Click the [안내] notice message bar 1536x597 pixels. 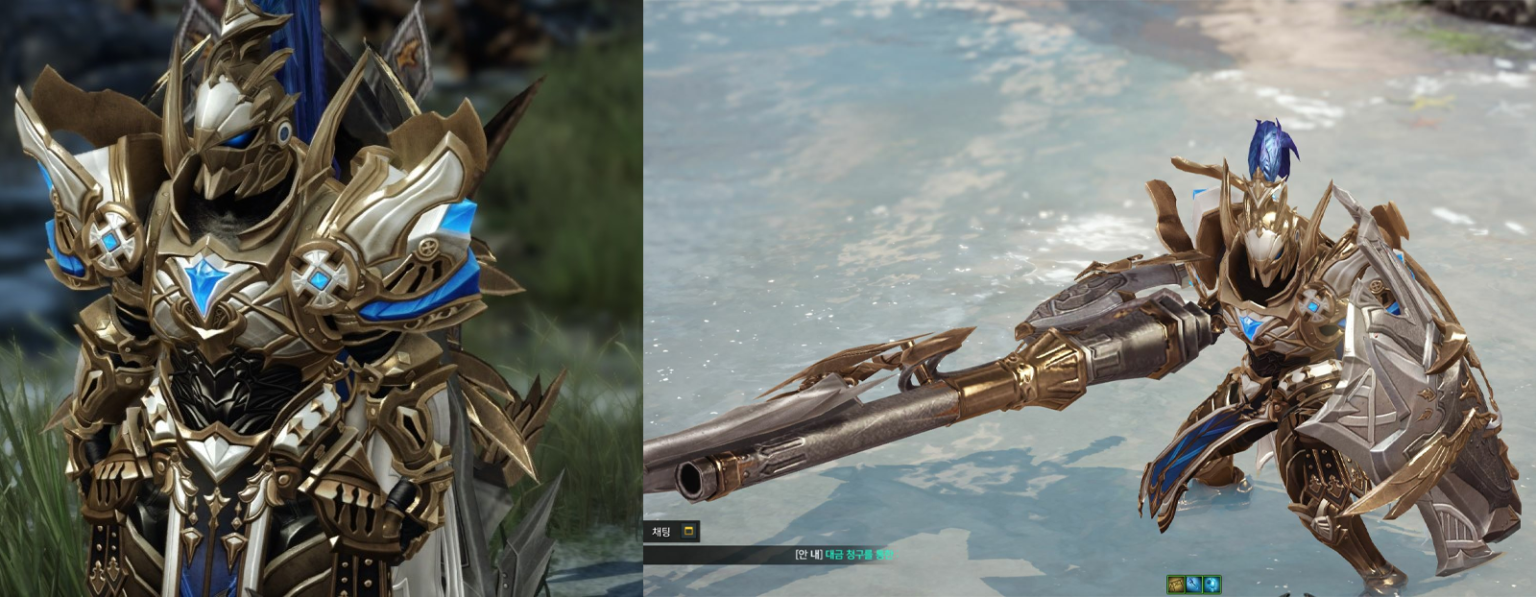click(x=780, y=554)
